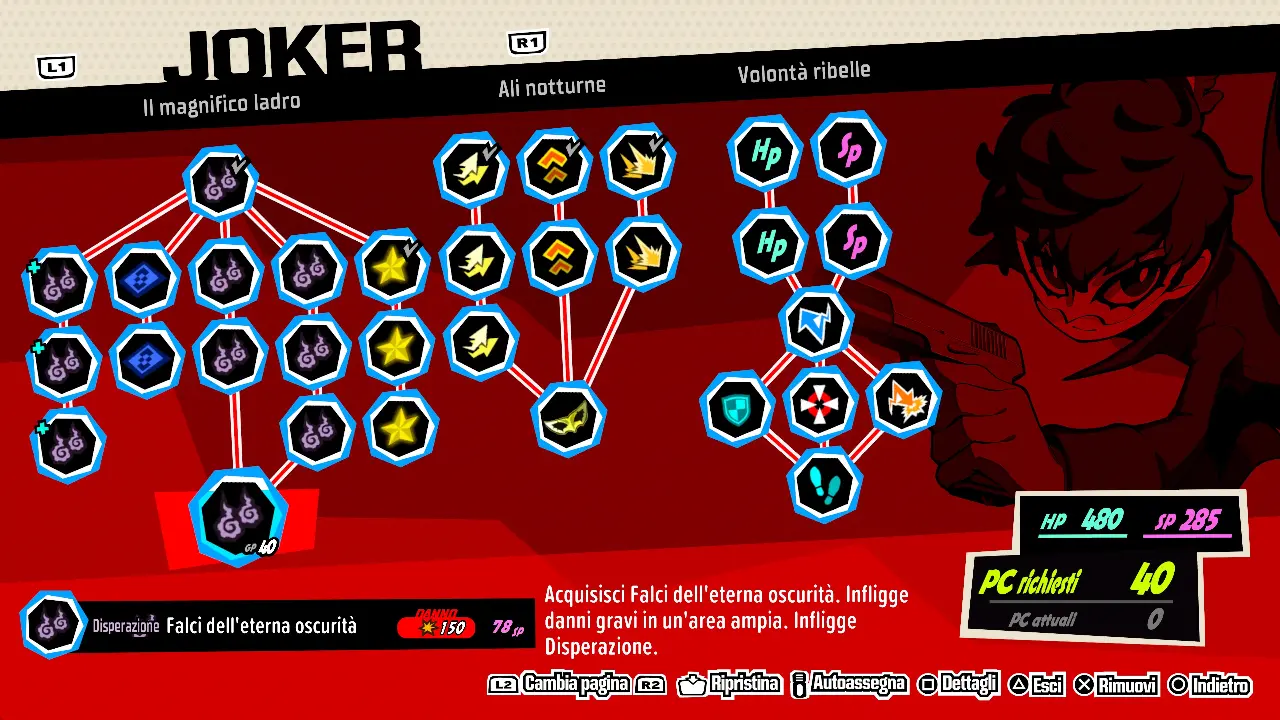Switch to the Ali notturne skill branch
1280x720 pixels.
point(551,86)
